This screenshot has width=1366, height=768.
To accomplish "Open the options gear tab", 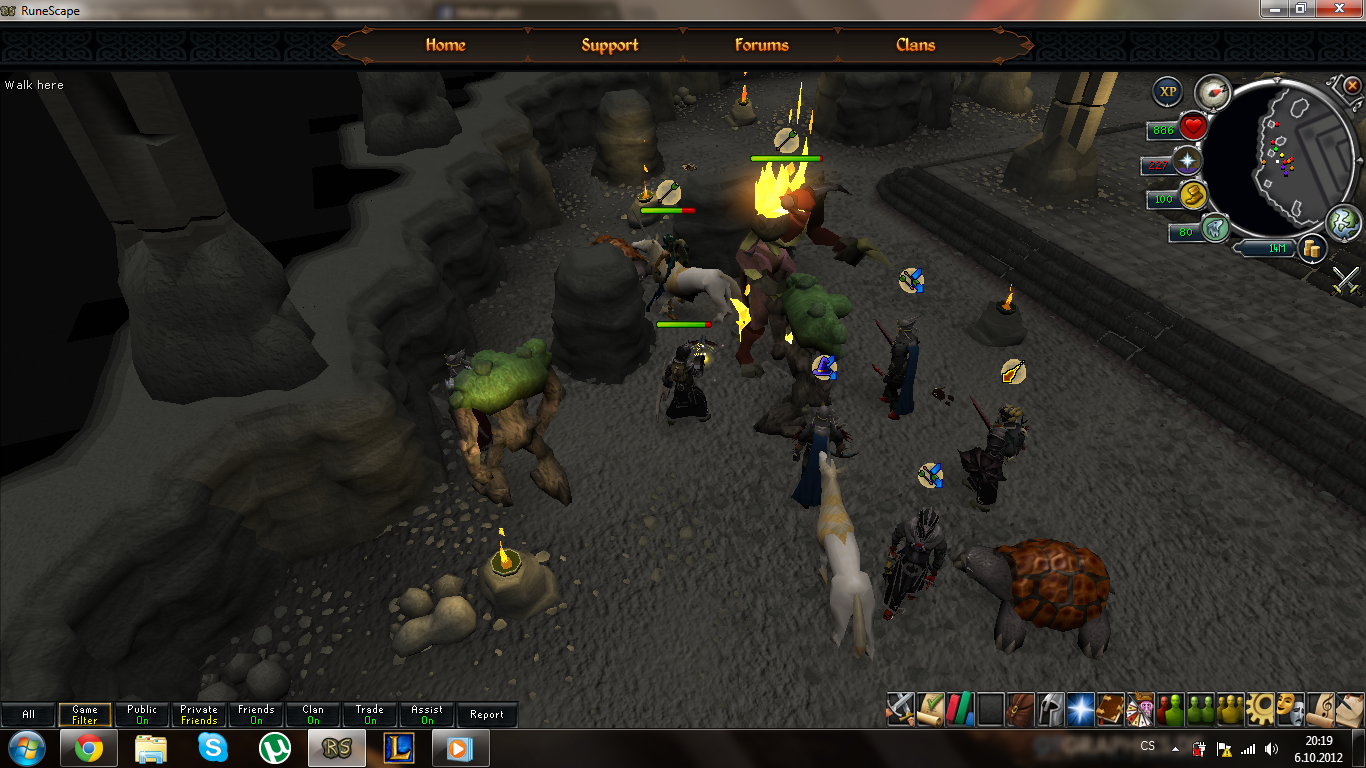I will (x=1260, y=708).
